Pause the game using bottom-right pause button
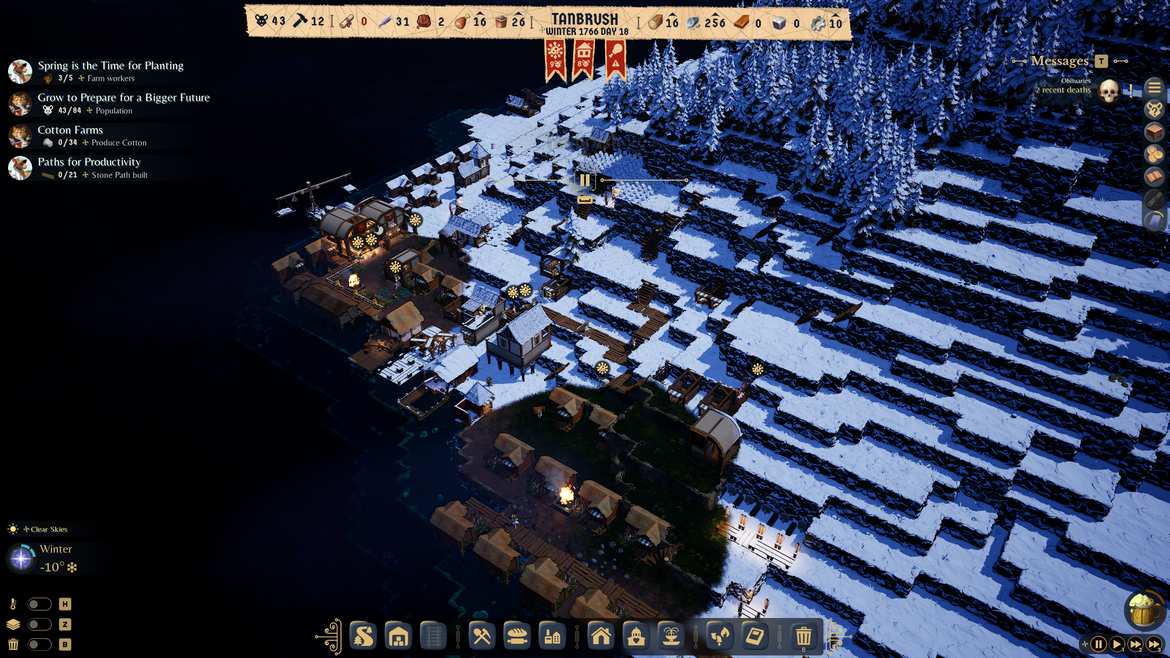1170x658 pixels. pos(1098,645)
